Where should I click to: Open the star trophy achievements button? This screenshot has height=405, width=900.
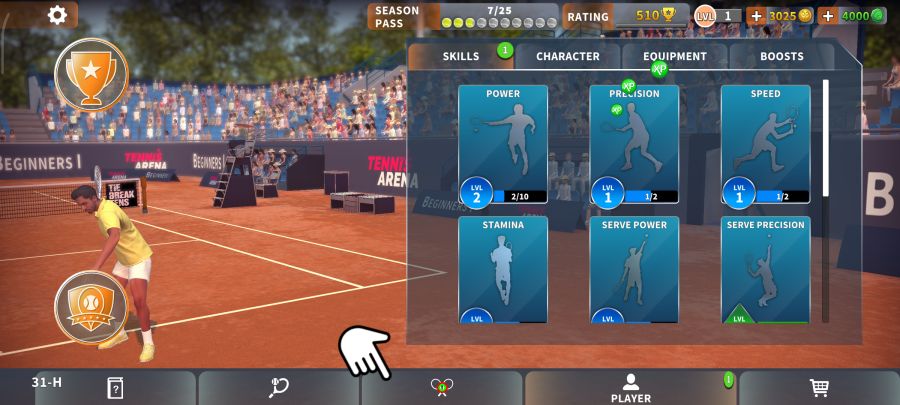tap(91, 73)
